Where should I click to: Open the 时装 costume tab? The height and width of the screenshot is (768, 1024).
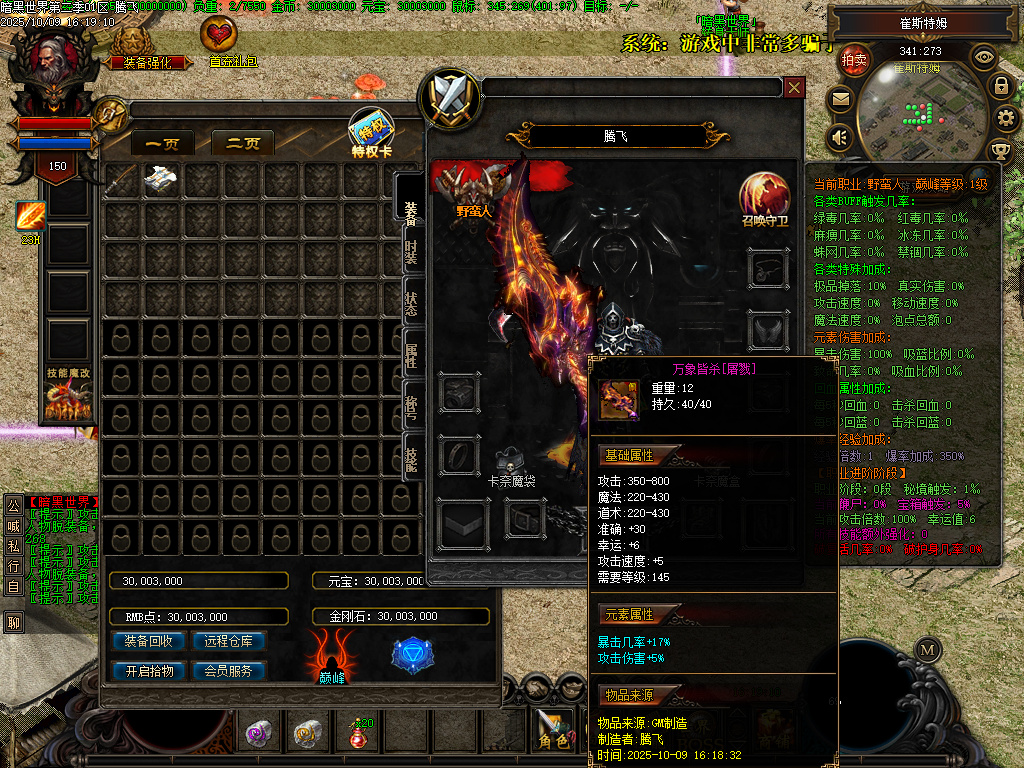[411, 254]
